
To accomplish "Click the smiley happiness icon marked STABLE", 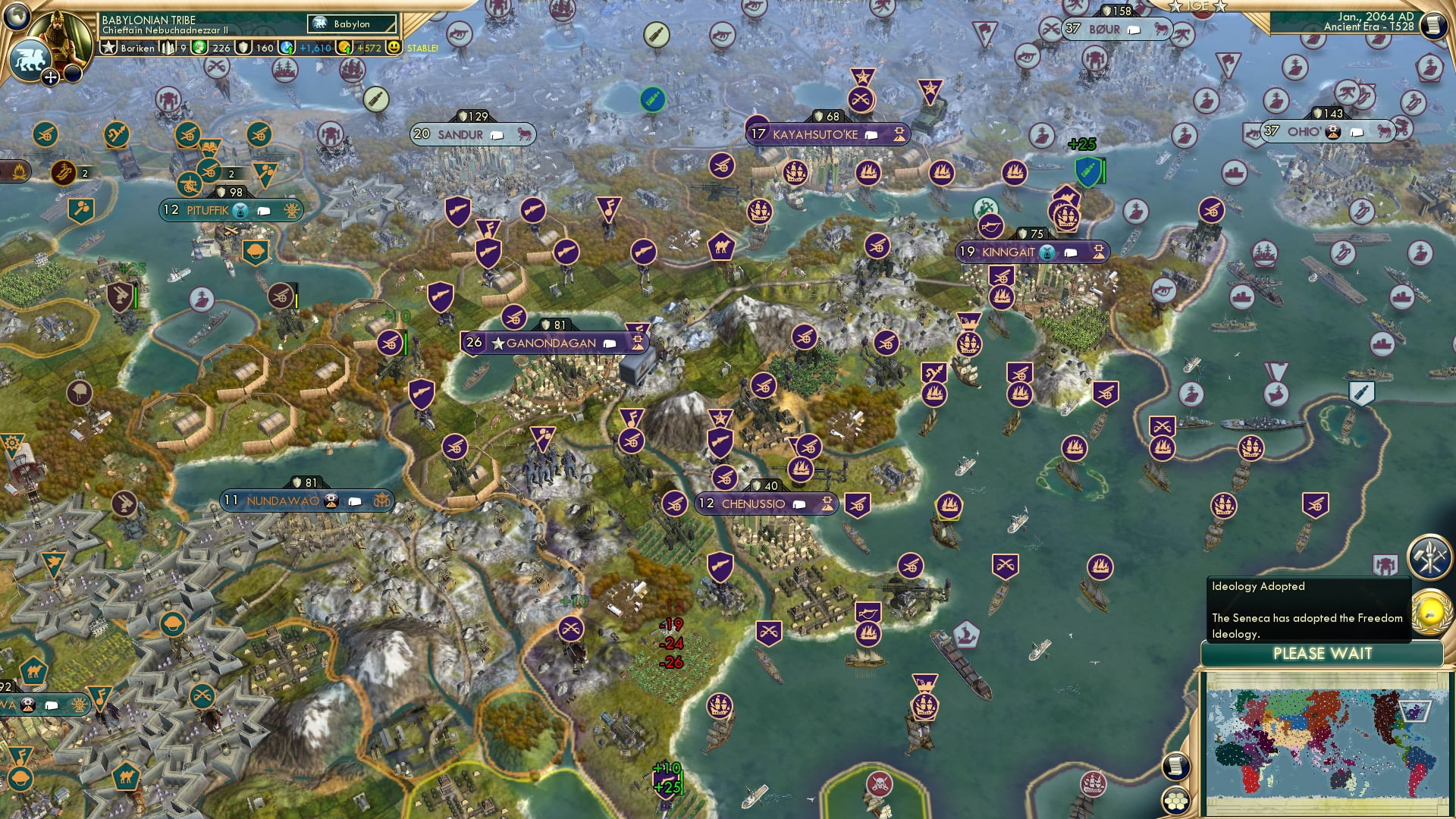I will [393, 47].
